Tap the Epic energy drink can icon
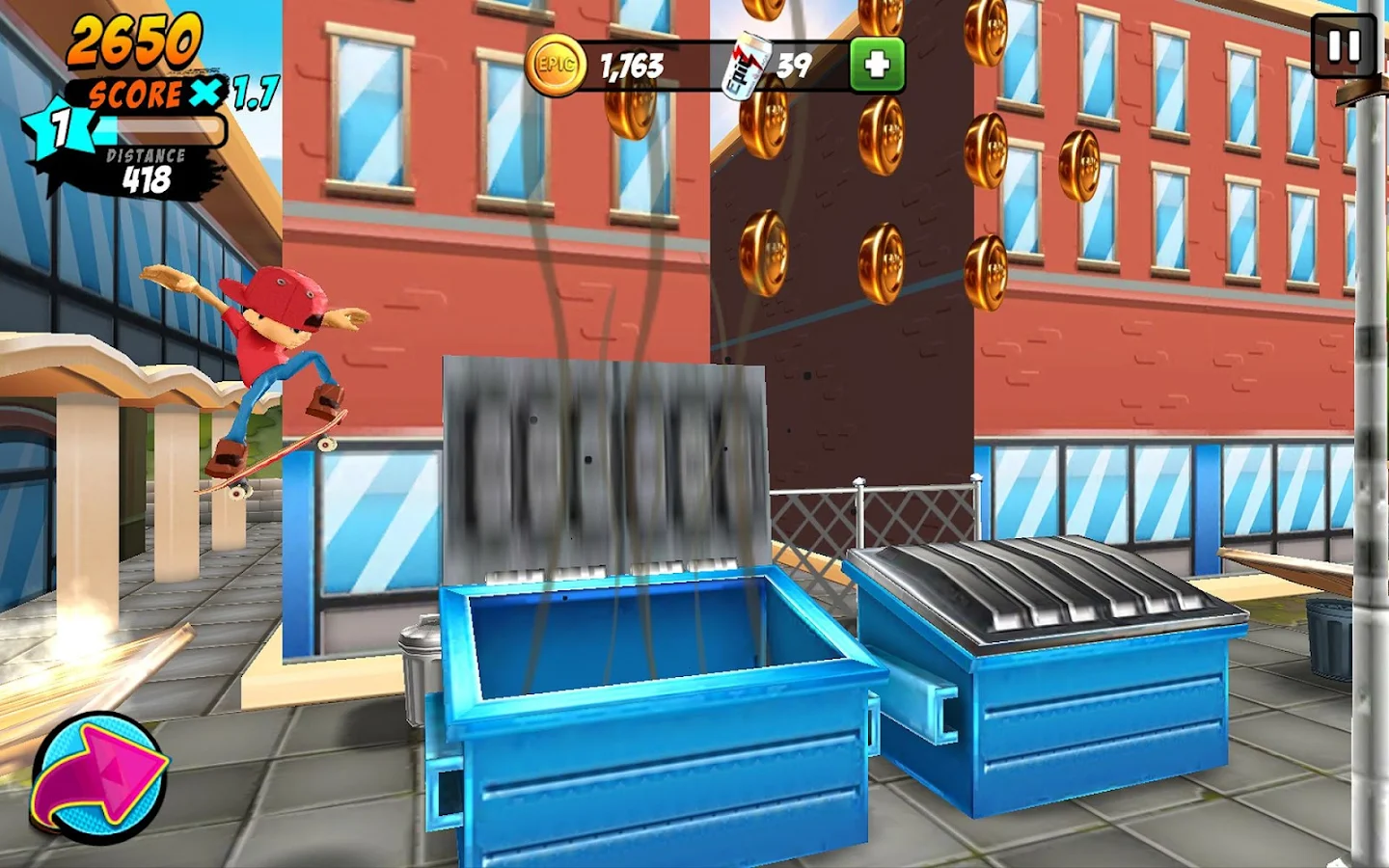The image size is (1389, 868). tap(745, 63)
